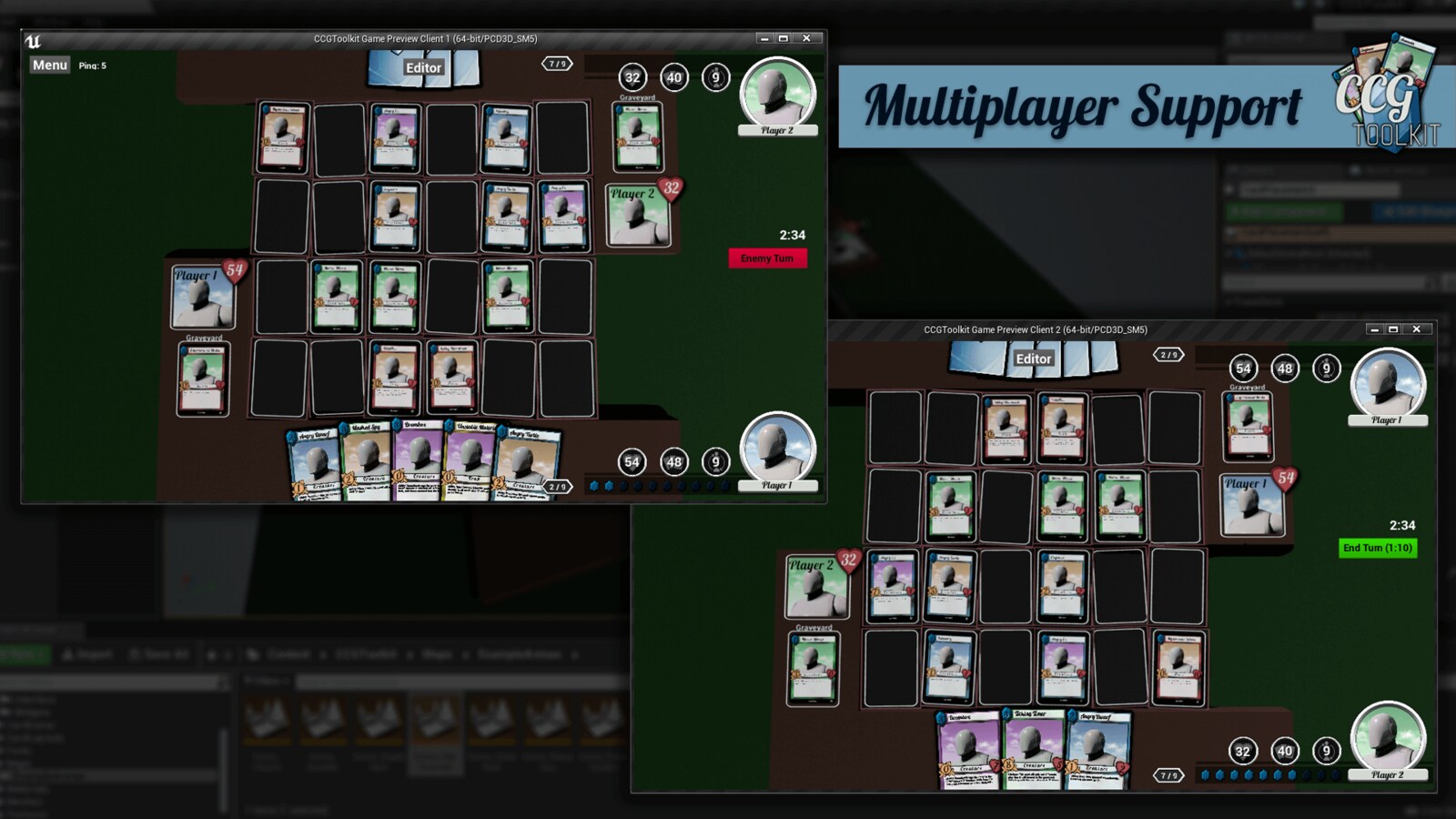Switch to the Editor tab in Client 2
This screenshot has height=819, width=1456.
pyautogui.click(x=1034, y=359)
